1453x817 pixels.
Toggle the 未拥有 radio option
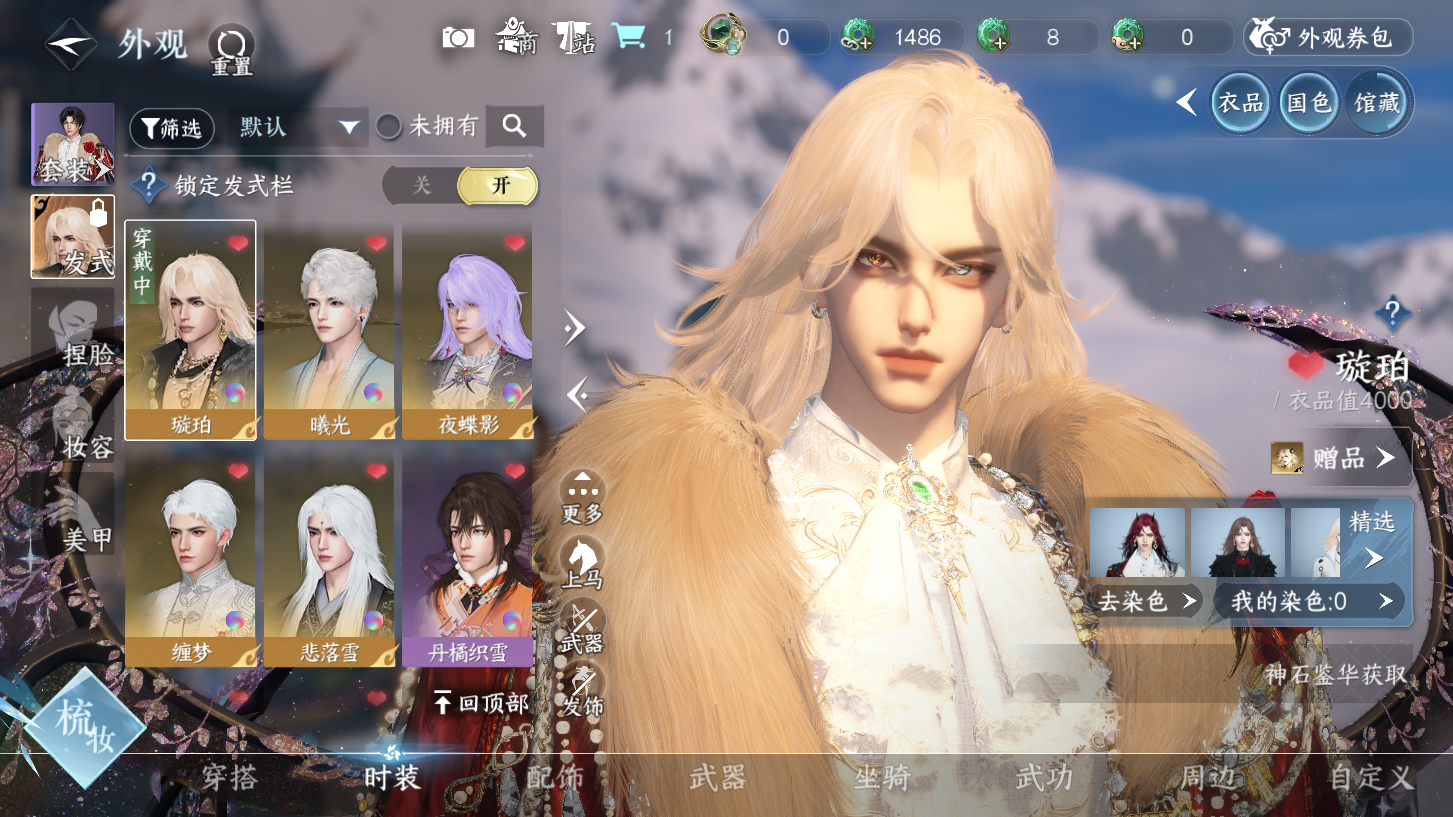pyautogui.click(x=389, y=127)
